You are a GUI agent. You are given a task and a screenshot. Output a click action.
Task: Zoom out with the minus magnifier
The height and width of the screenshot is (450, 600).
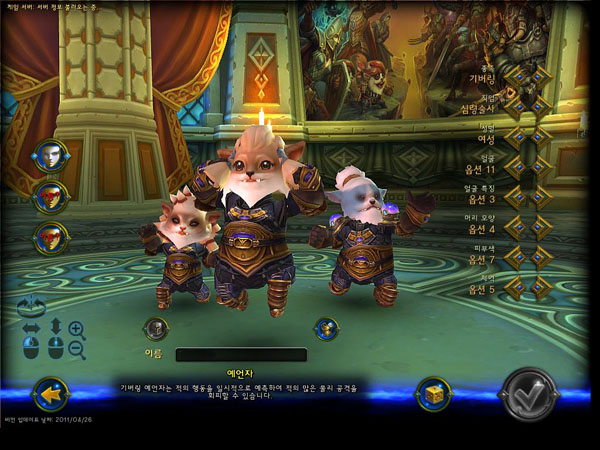pos(77,349)
